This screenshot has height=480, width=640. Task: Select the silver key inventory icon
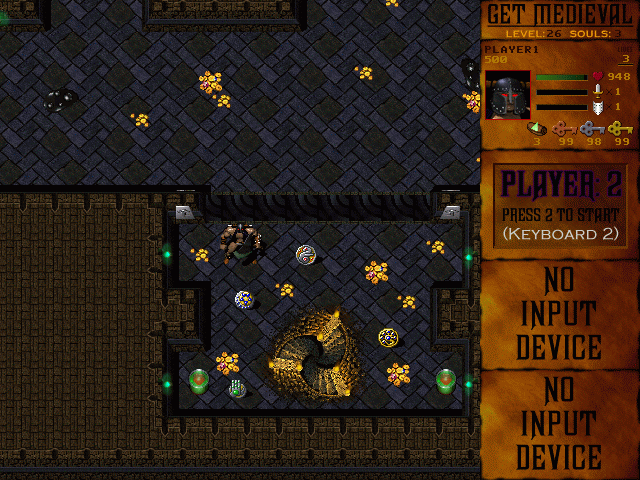point(593,128)
